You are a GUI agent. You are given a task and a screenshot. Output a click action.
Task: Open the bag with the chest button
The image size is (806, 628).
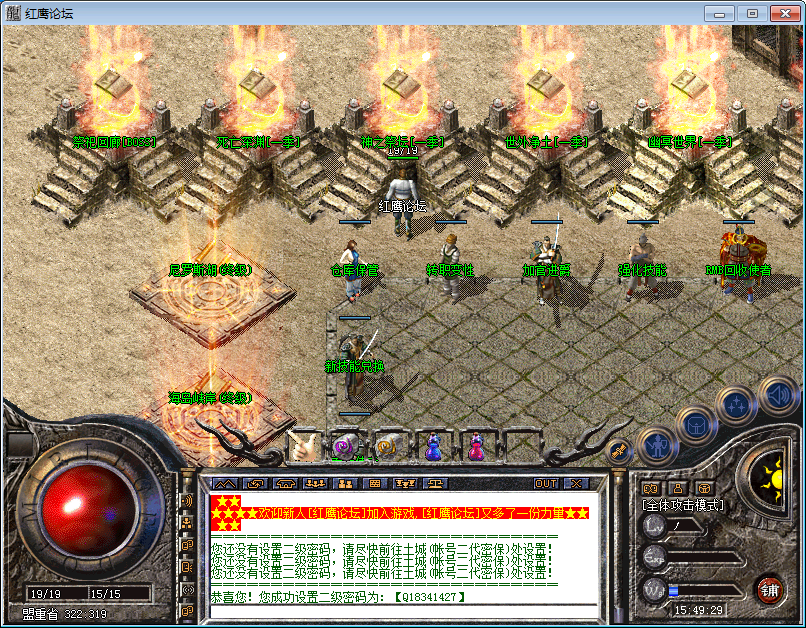[695, 423]
